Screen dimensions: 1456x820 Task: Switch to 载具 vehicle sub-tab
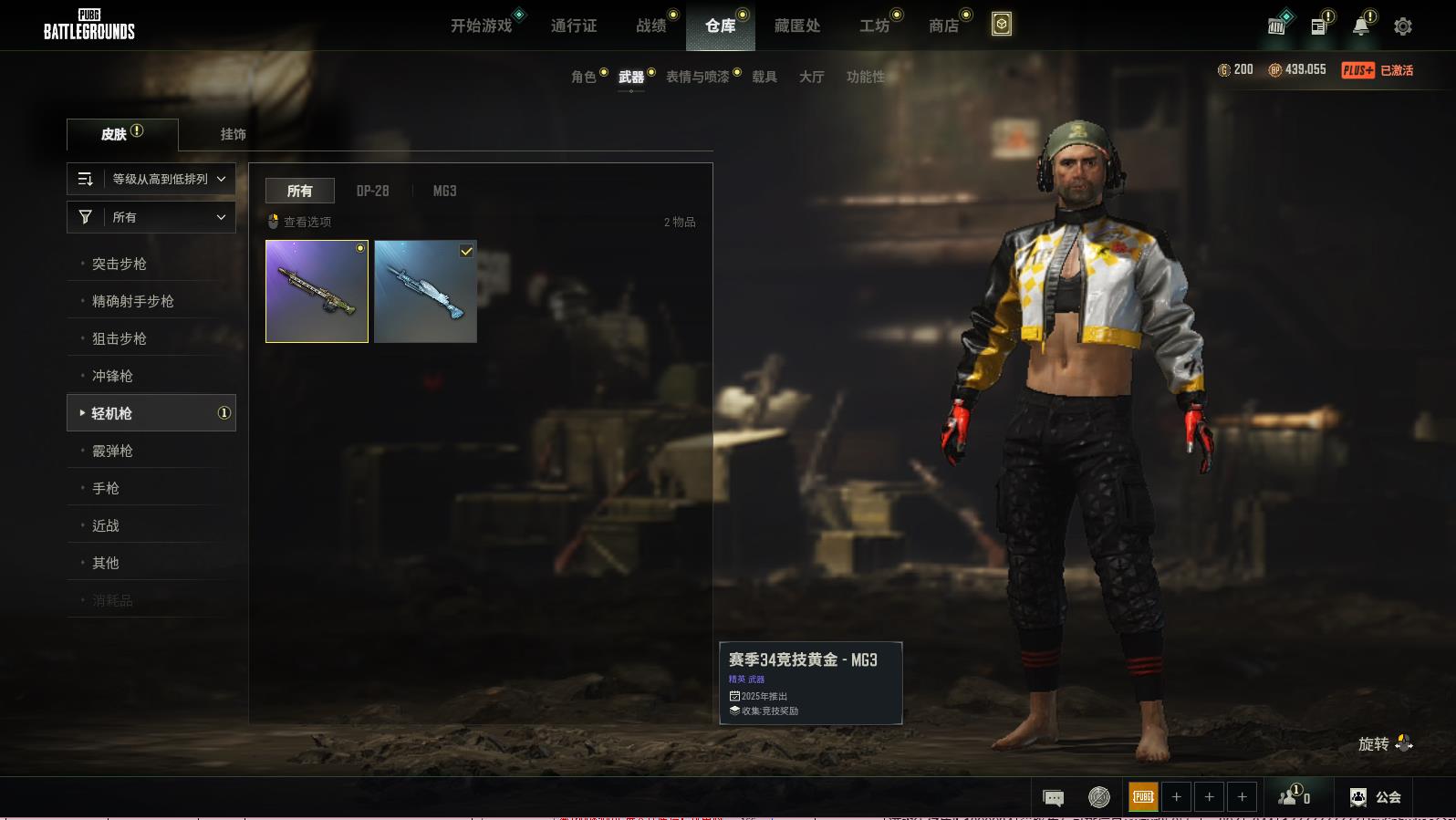(x=764, y=77)
